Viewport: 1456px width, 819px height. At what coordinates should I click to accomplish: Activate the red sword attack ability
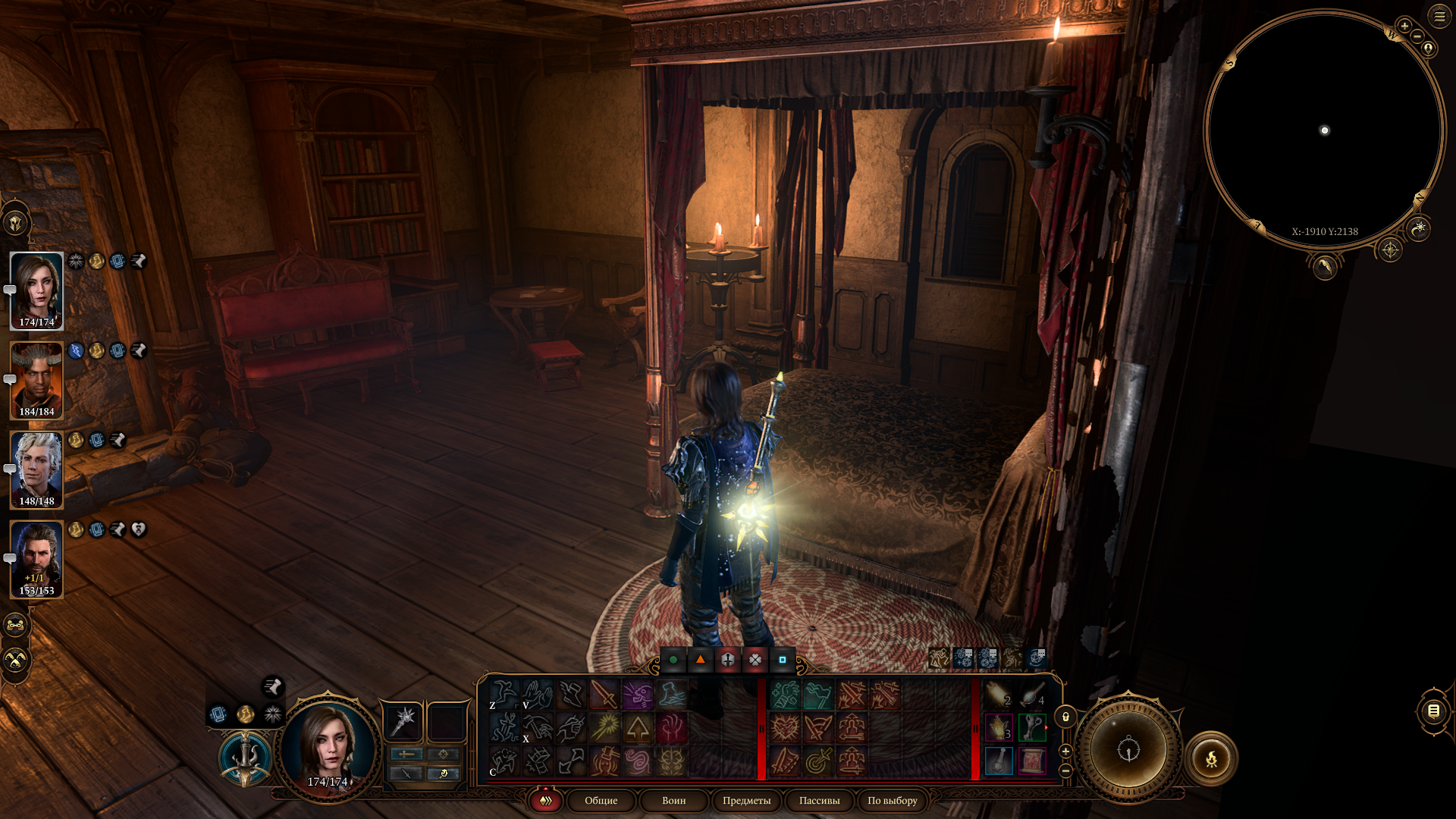pos(604,694)
